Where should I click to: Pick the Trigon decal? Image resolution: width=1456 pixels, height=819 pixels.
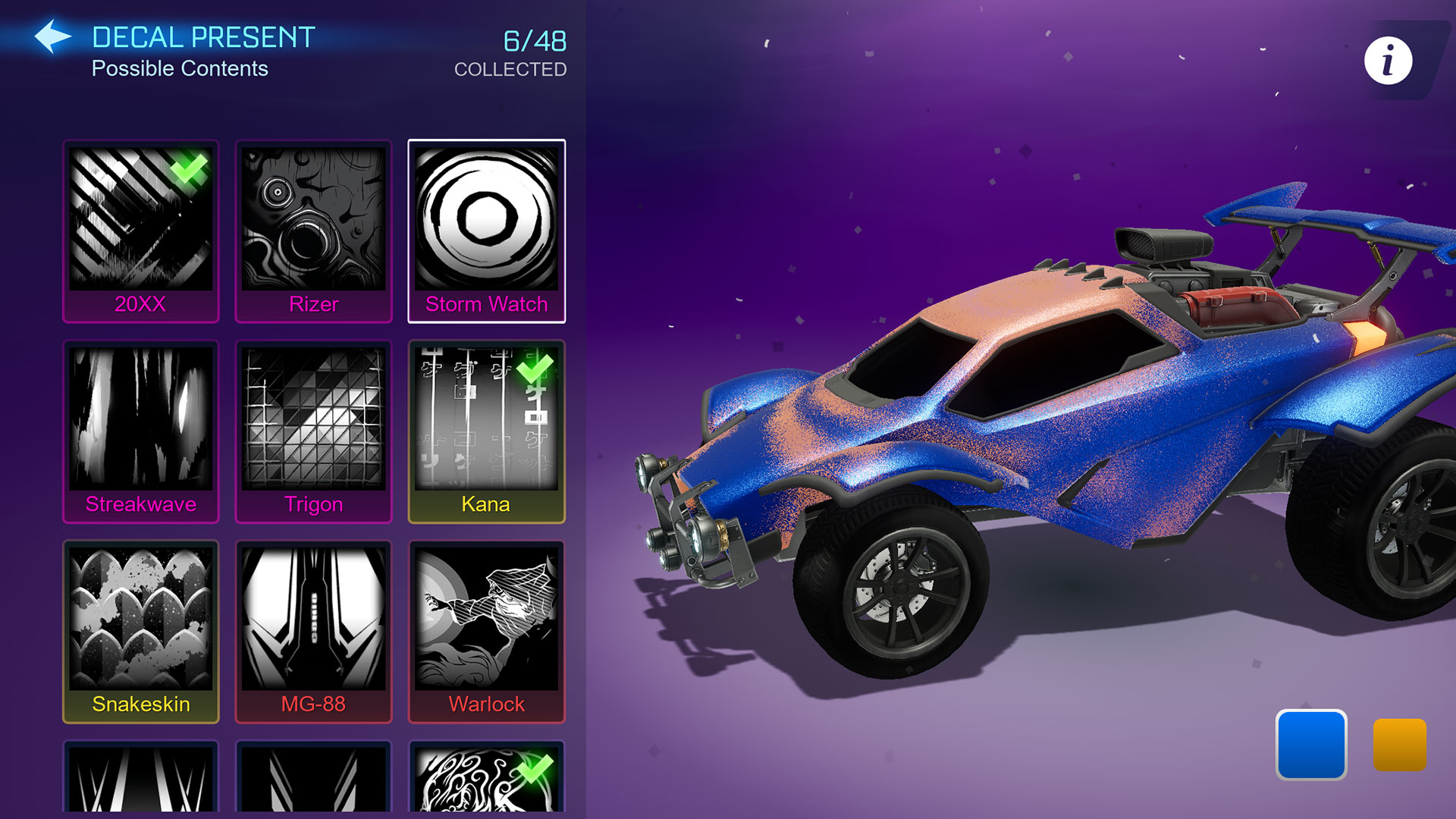click(313, 431)
